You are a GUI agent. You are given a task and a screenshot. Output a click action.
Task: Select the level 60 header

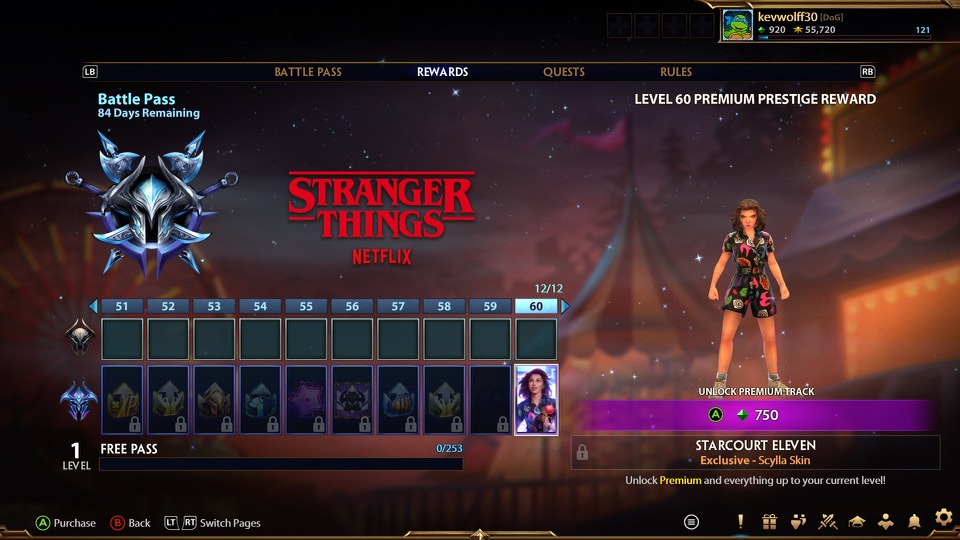tap(536, 306)
